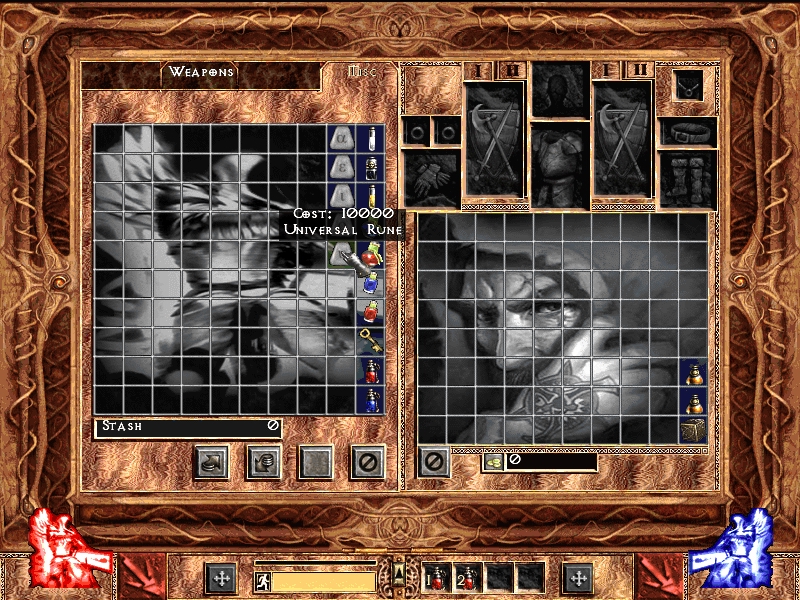Screen dimensions: 800x600
Task: Select the cube item in inventory
Action: coord(693,430)
